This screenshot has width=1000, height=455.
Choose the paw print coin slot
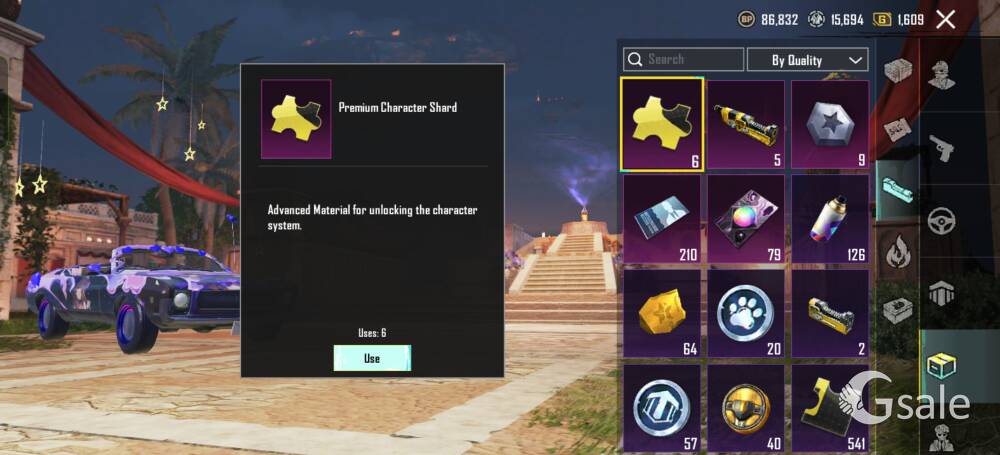[x=746, y=313]
